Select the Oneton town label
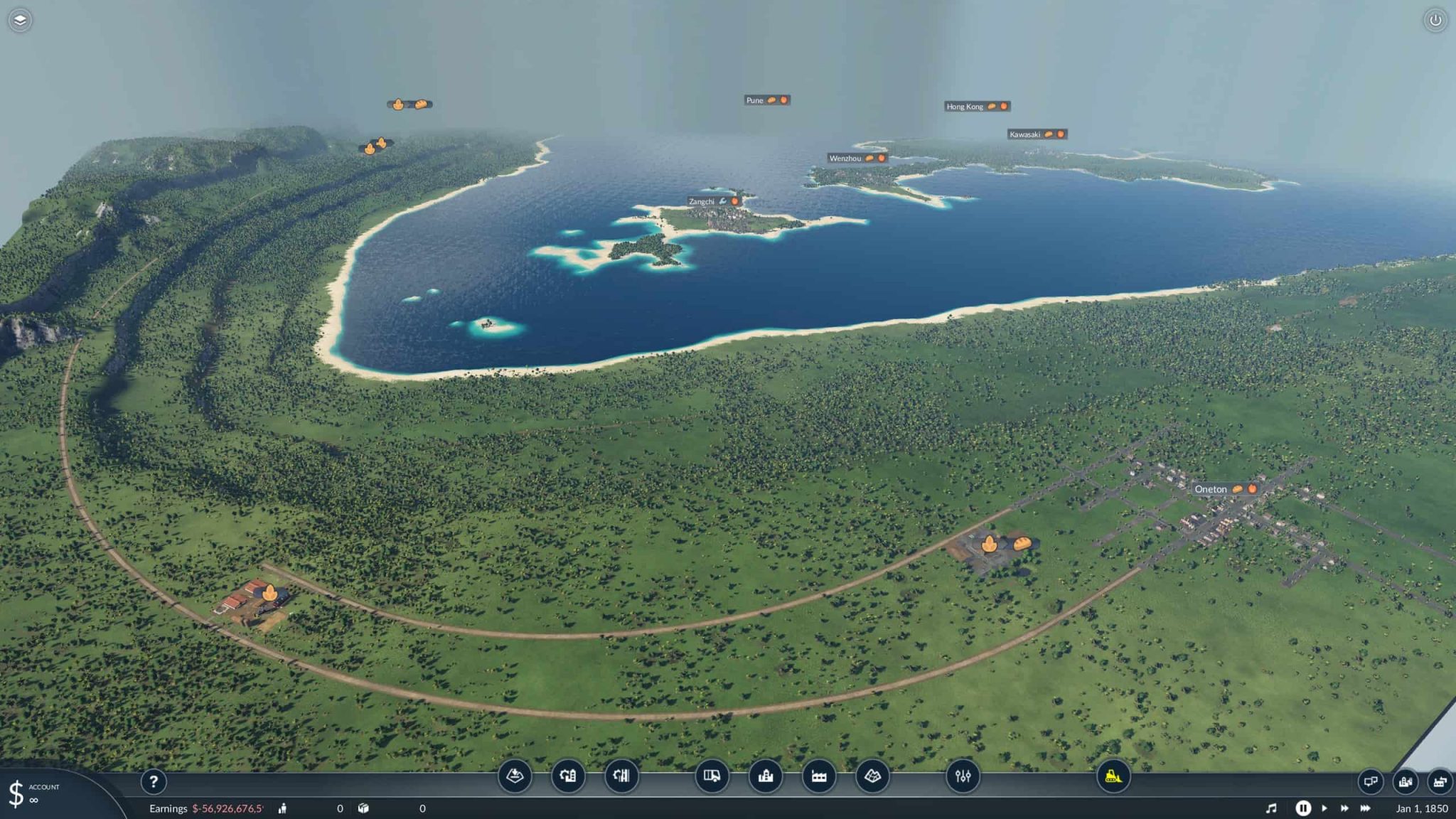The width and height of the screenshot is (1456, 819). click(x=1211, y=489)
